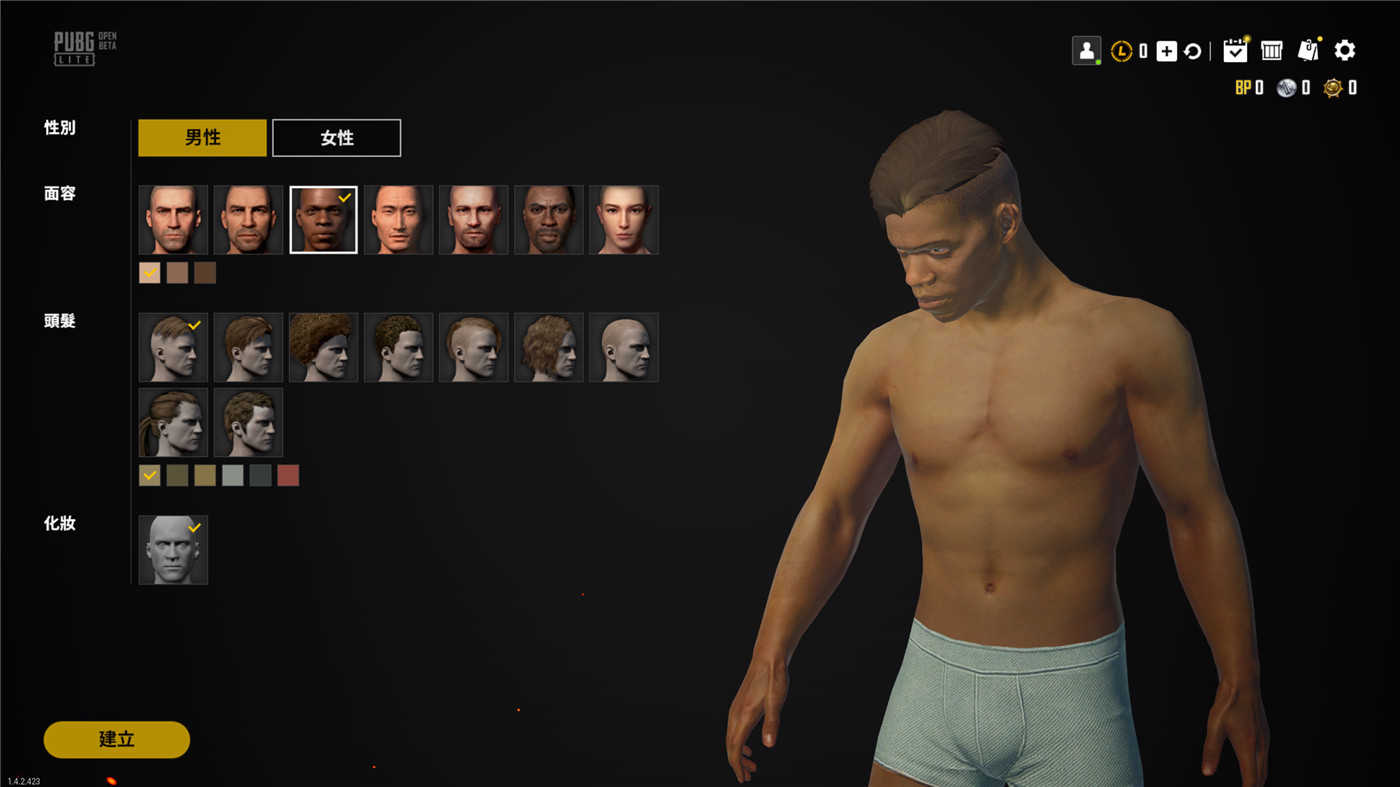The height and width of the screenshot is (787, 1400).
Task: Select the 男性 gender option
Action: click(x=202, y=137)
